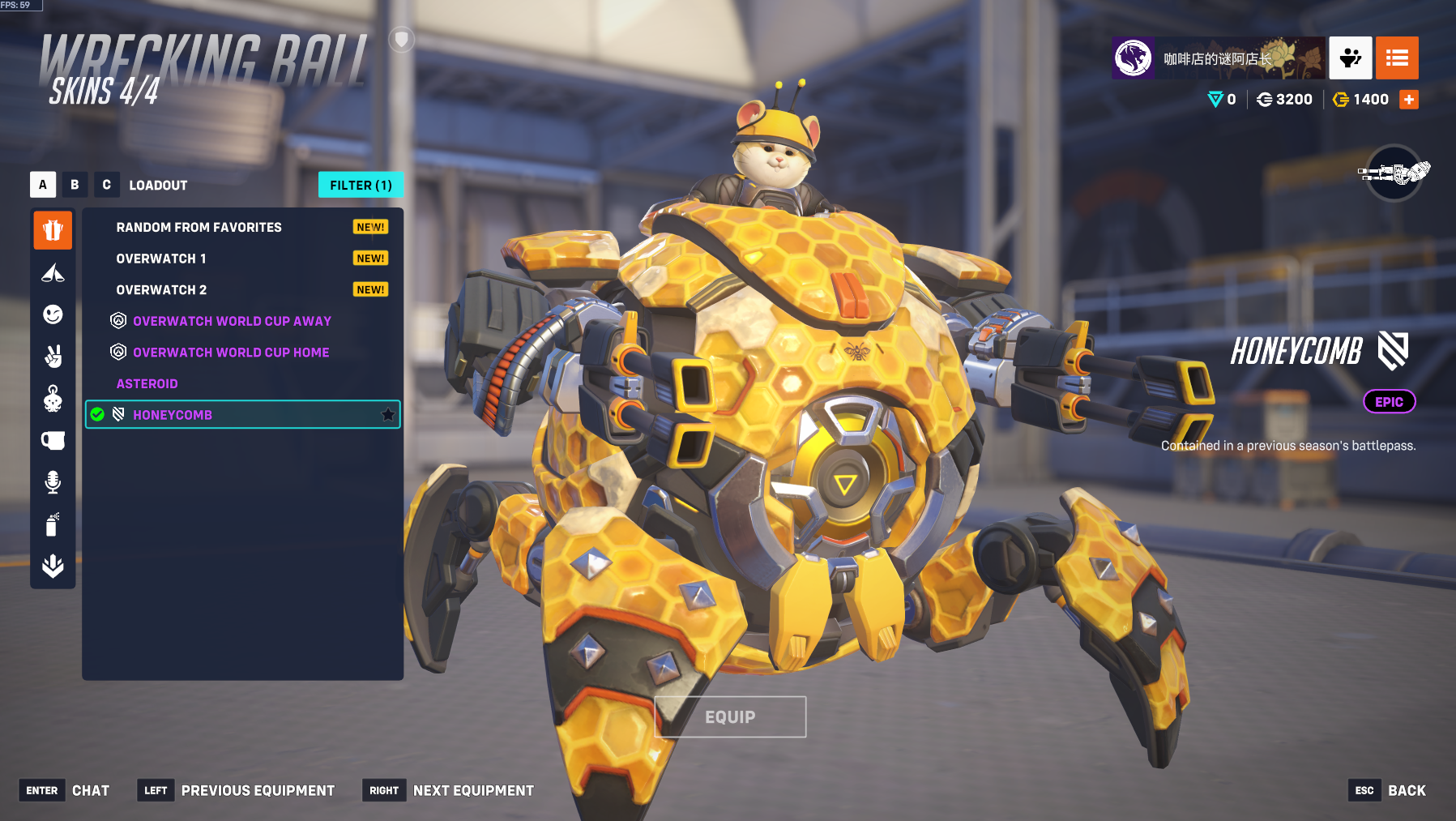Viewport: 1456px width, 821px height.
Task: Preview Overwatch World Cup Away skin
Action: [x=232, y=321]
